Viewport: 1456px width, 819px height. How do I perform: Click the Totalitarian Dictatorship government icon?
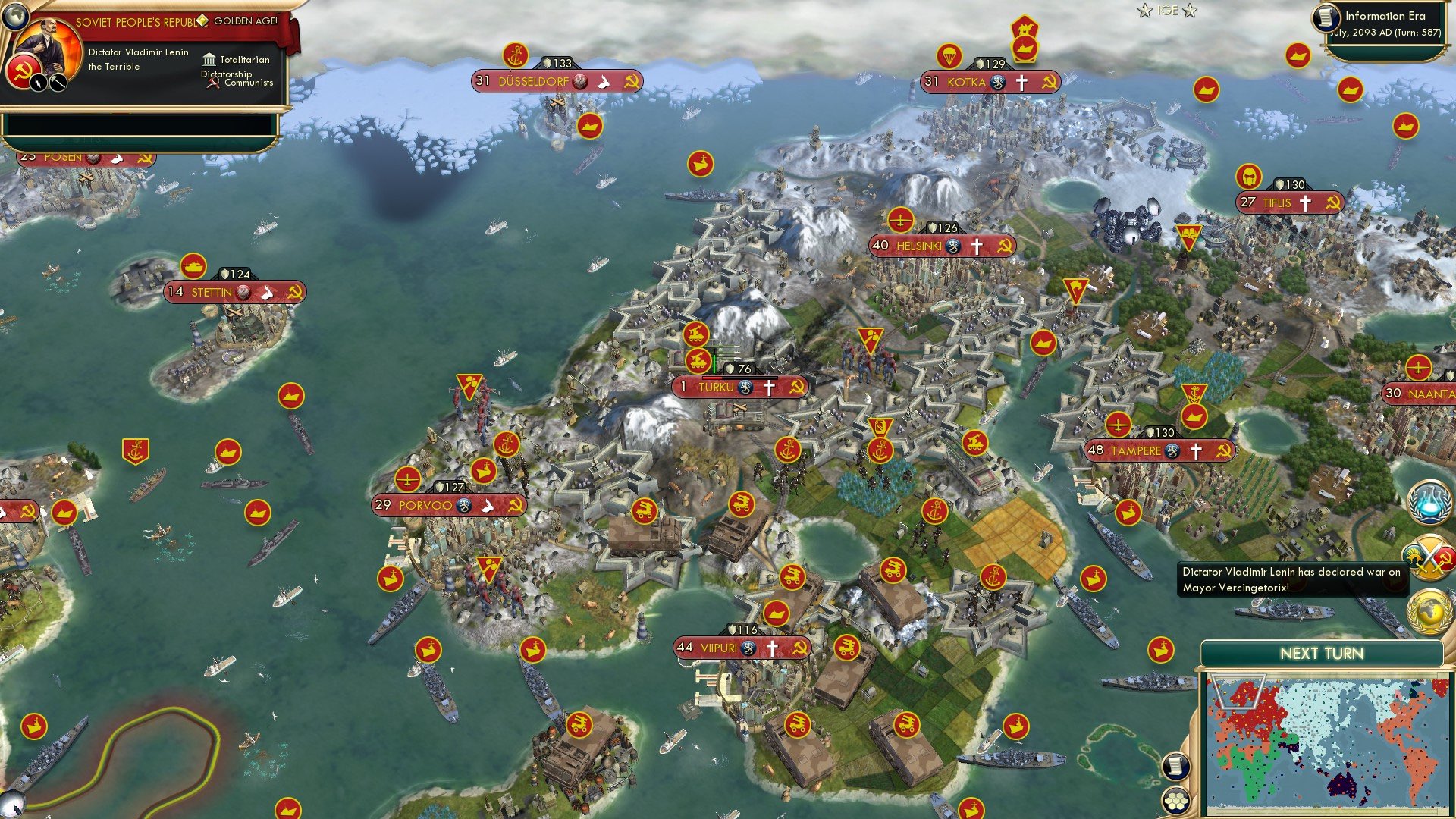(208, 59)
